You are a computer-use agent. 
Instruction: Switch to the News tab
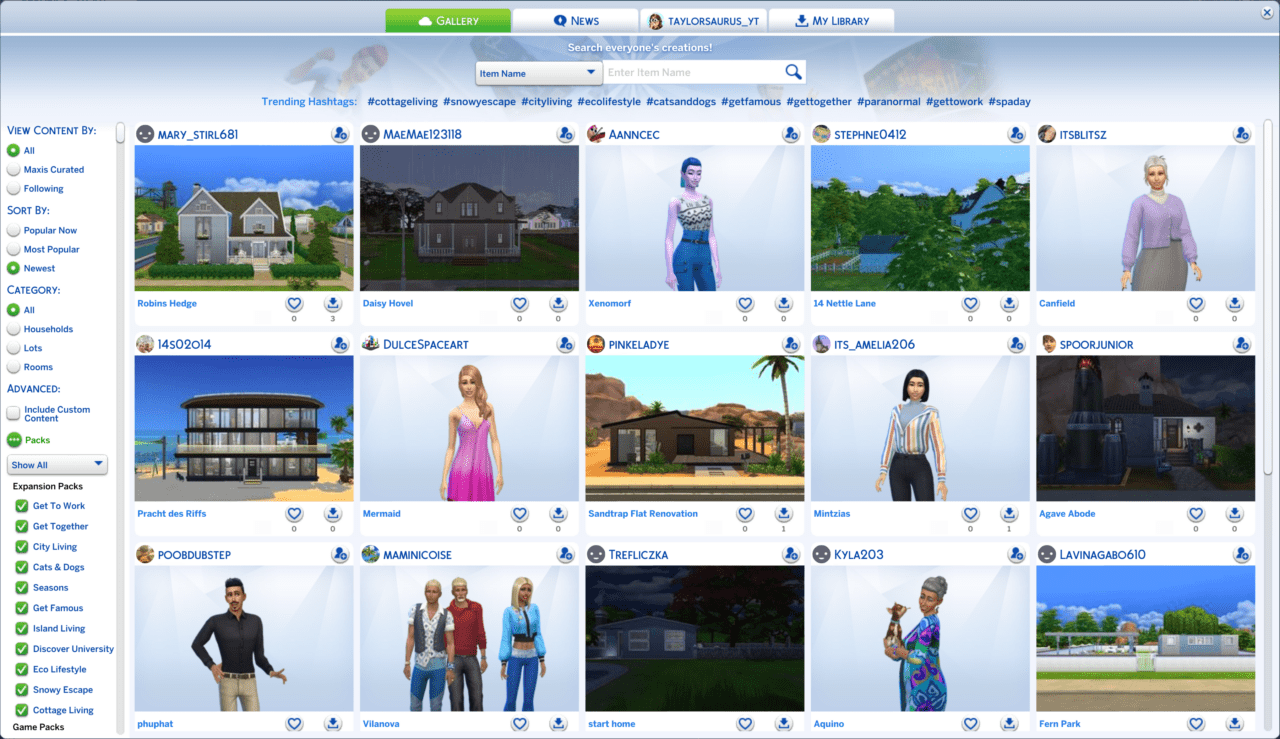[x=575, y=19]
